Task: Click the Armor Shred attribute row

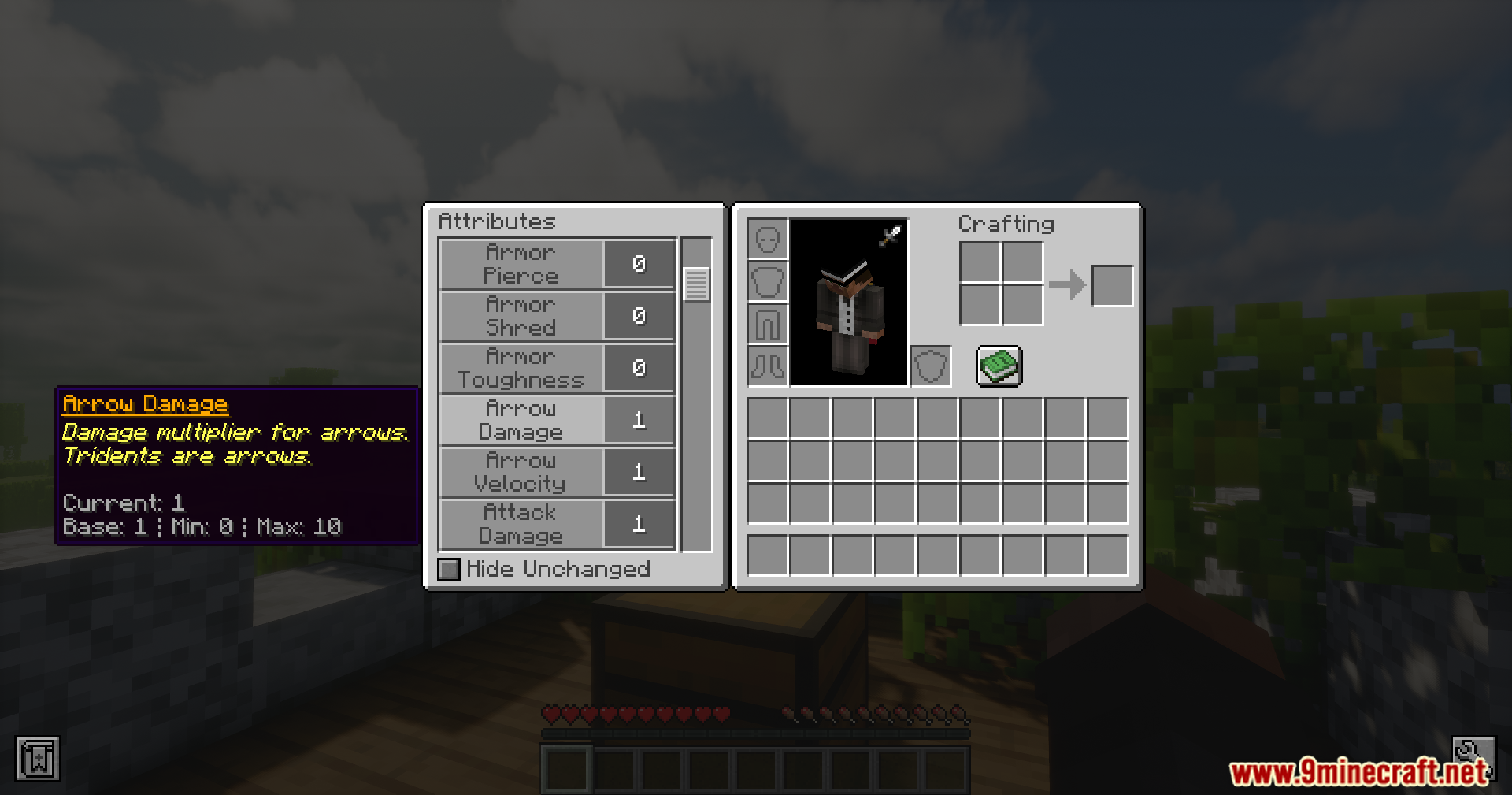Action: (x=520, y=315)
